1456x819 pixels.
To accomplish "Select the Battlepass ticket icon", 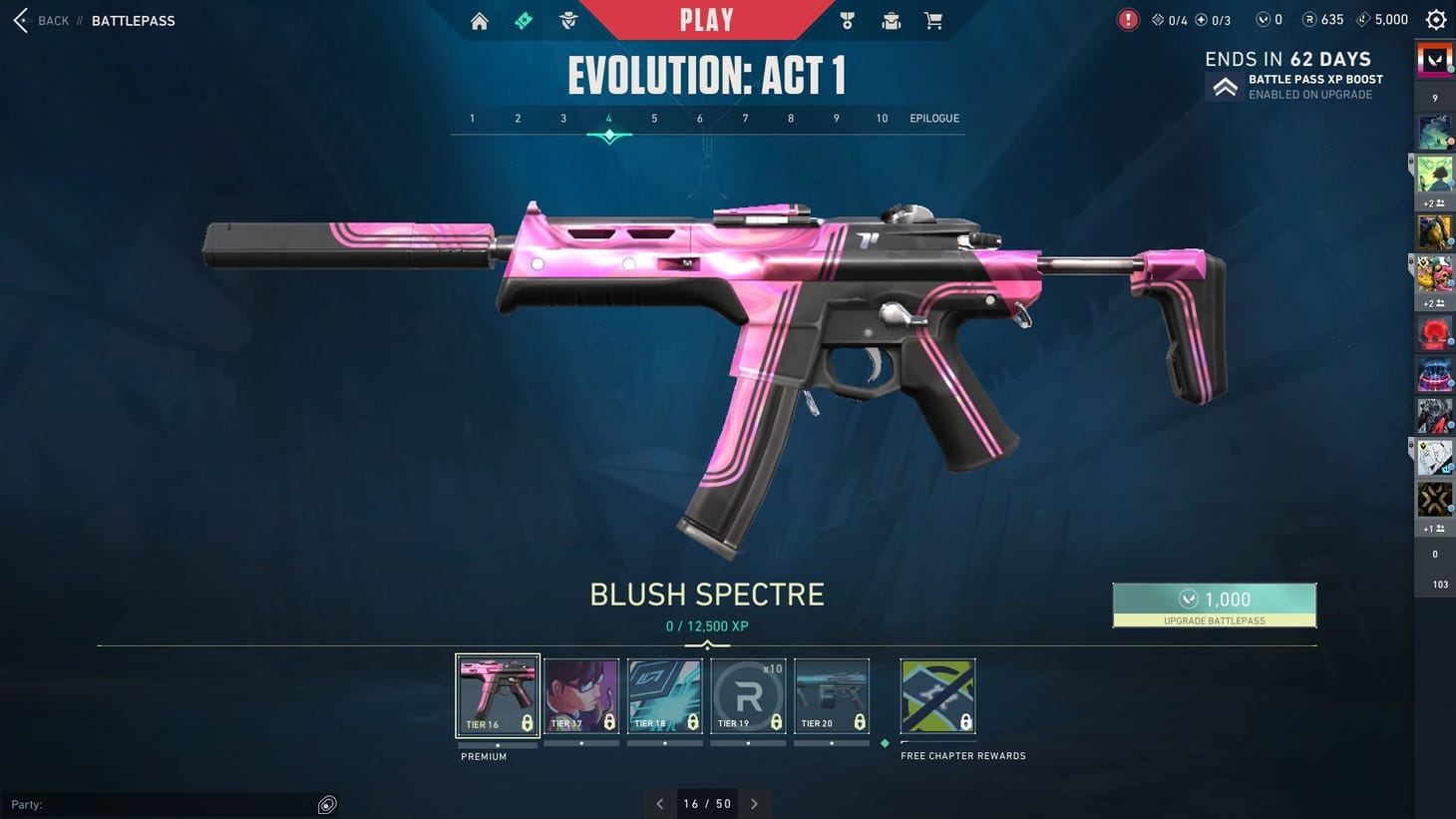I will coord(523,20).
